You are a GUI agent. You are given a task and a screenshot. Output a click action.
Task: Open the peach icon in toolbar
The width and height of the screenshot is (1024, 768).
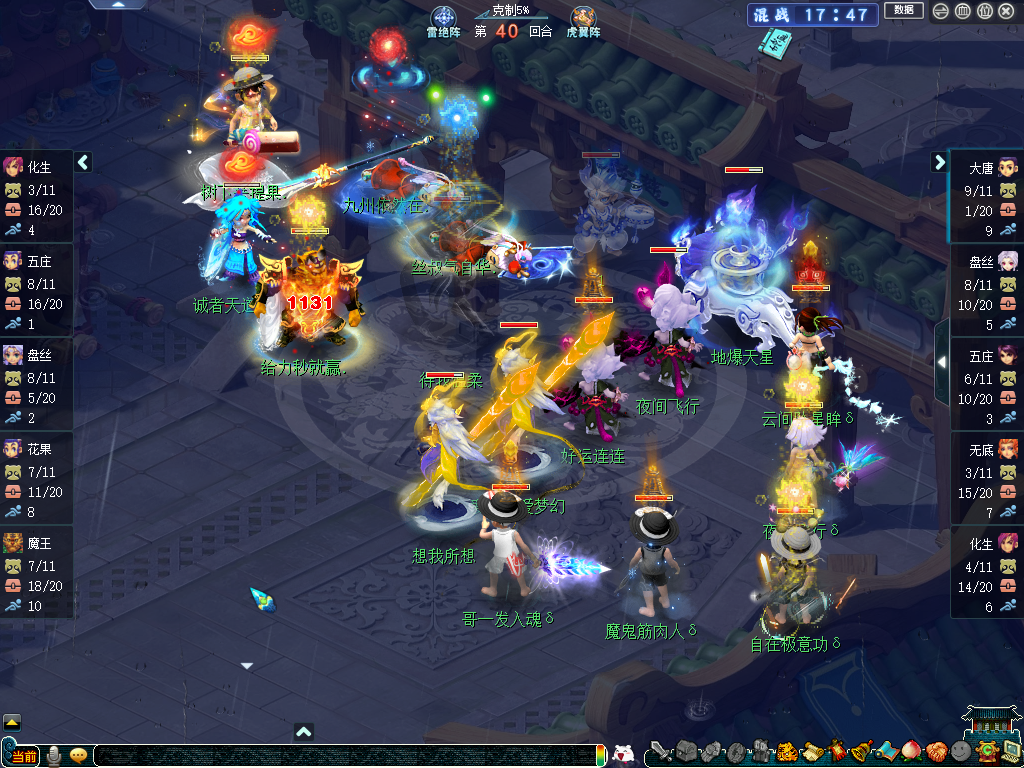coord(910,751)
